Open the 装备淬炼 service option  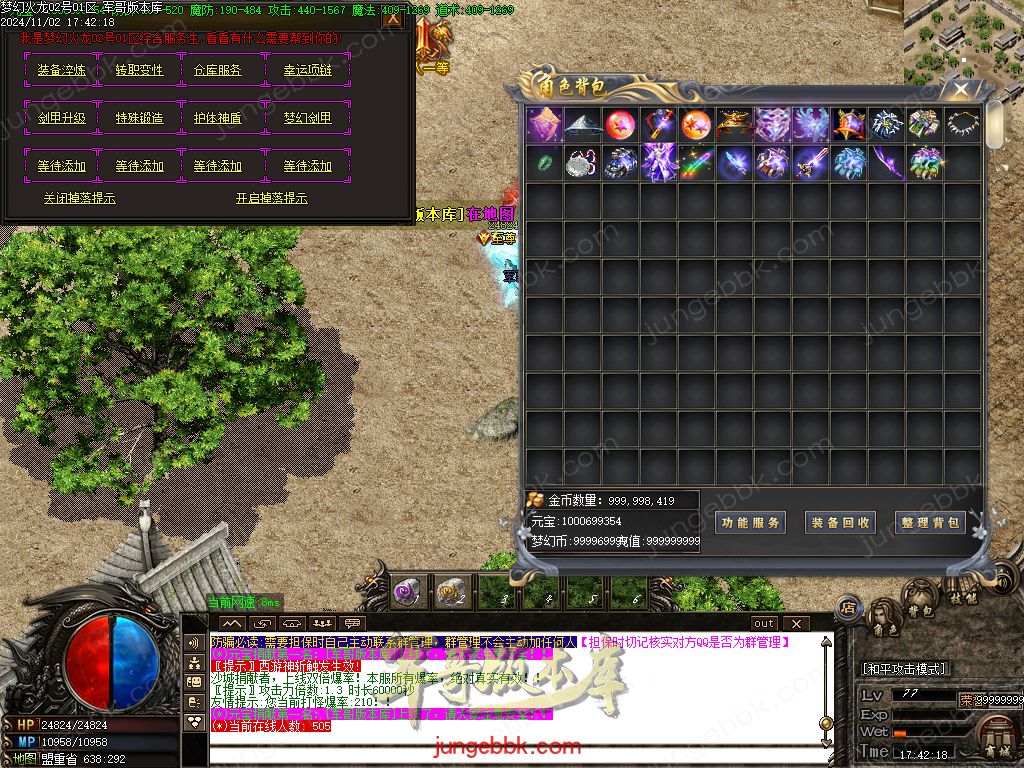(x=62, y=71)
